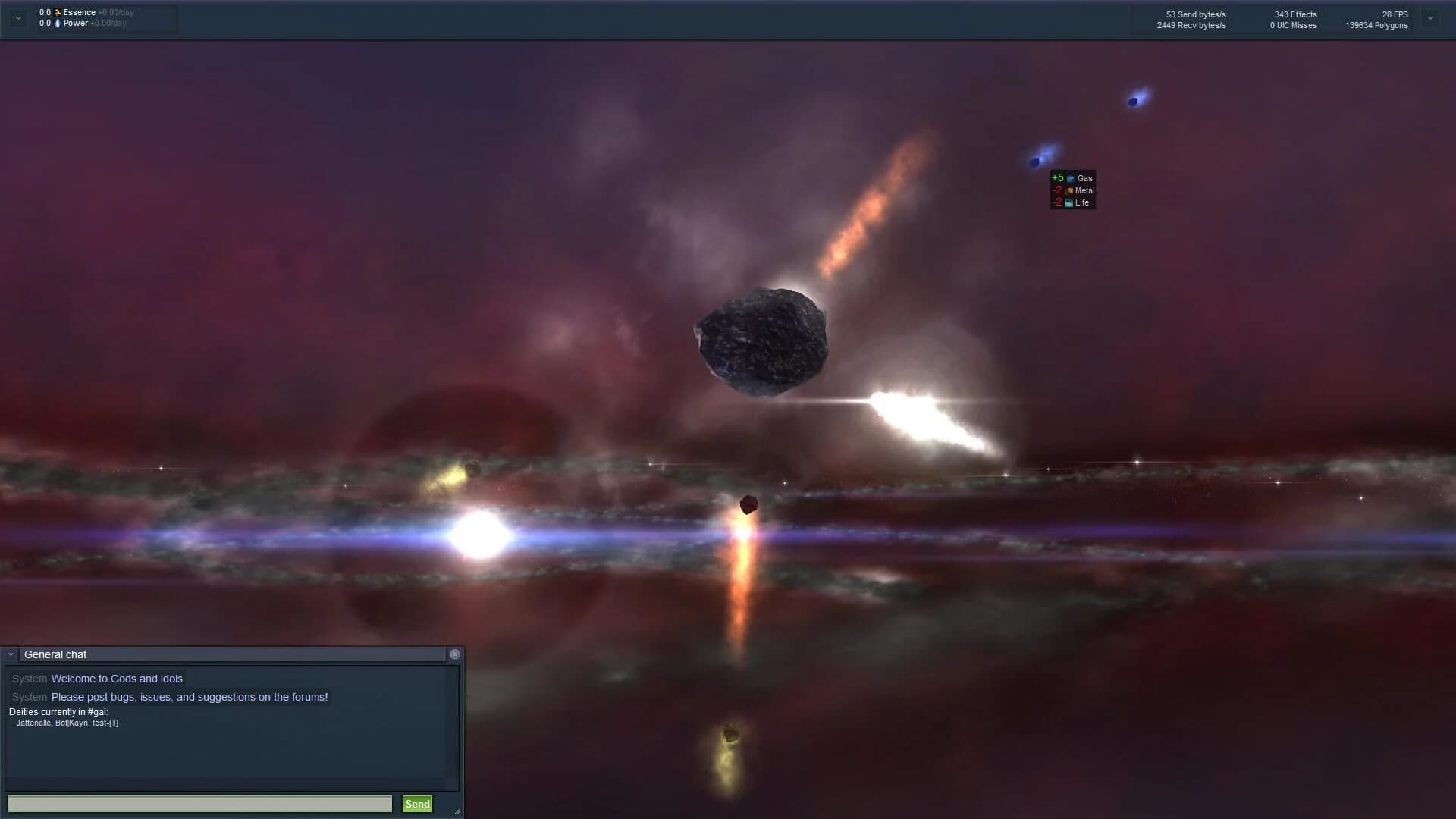The width and height of the screenshot is (1456, 819).
Task: Close the General chat window
Action: (x=455, y=654)
